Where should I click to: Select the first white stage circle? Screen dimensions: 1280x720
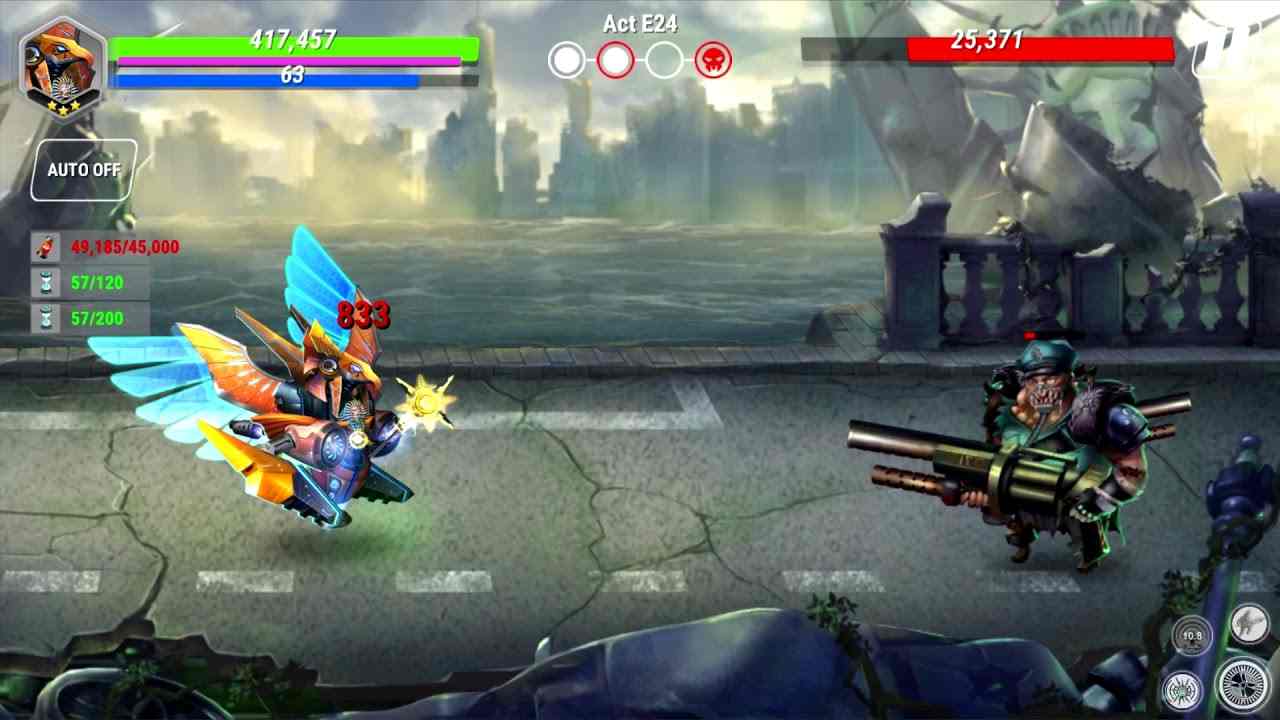point(568,59)
